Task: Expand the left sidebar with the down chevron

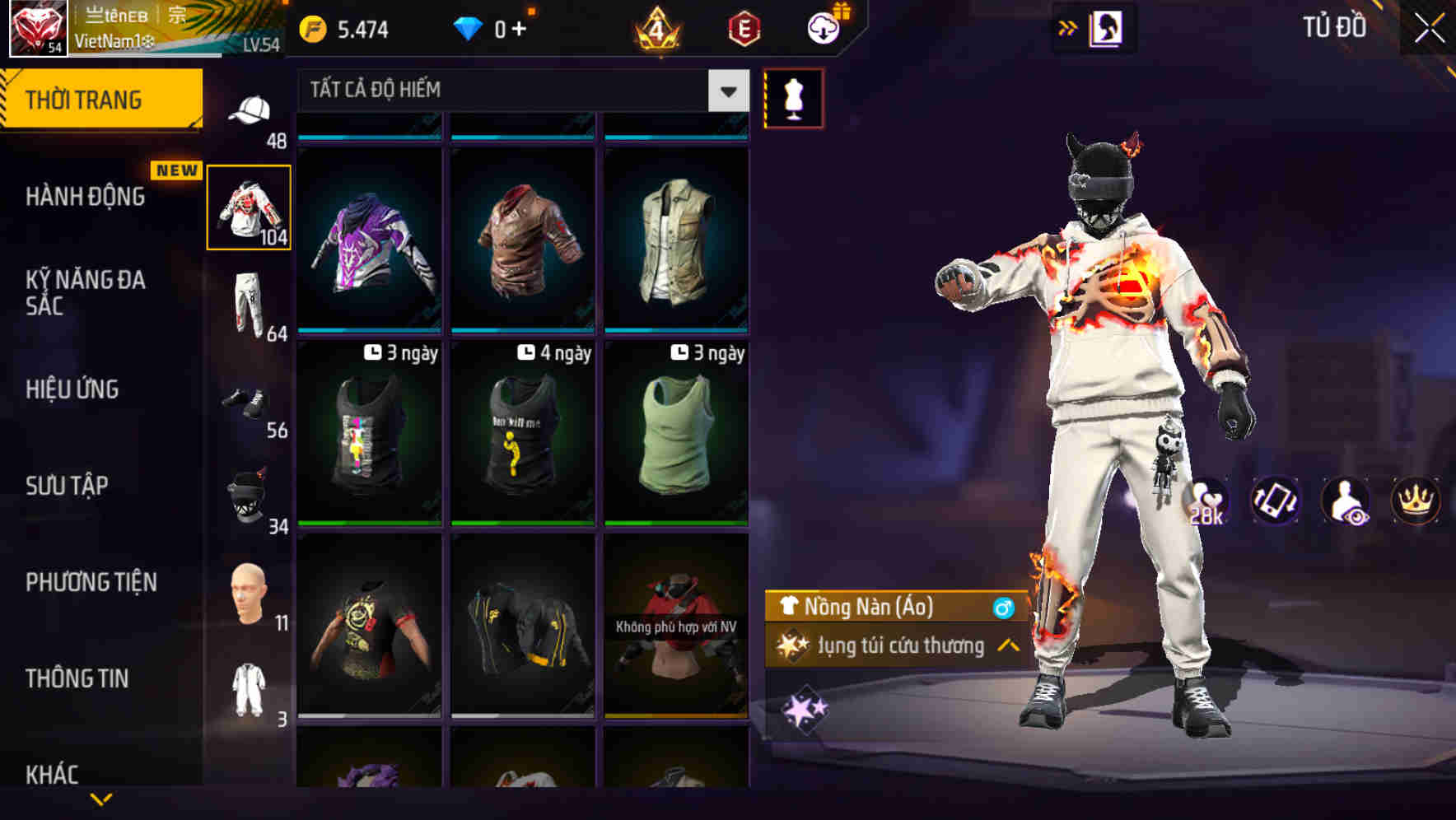Action: (103, 800)
